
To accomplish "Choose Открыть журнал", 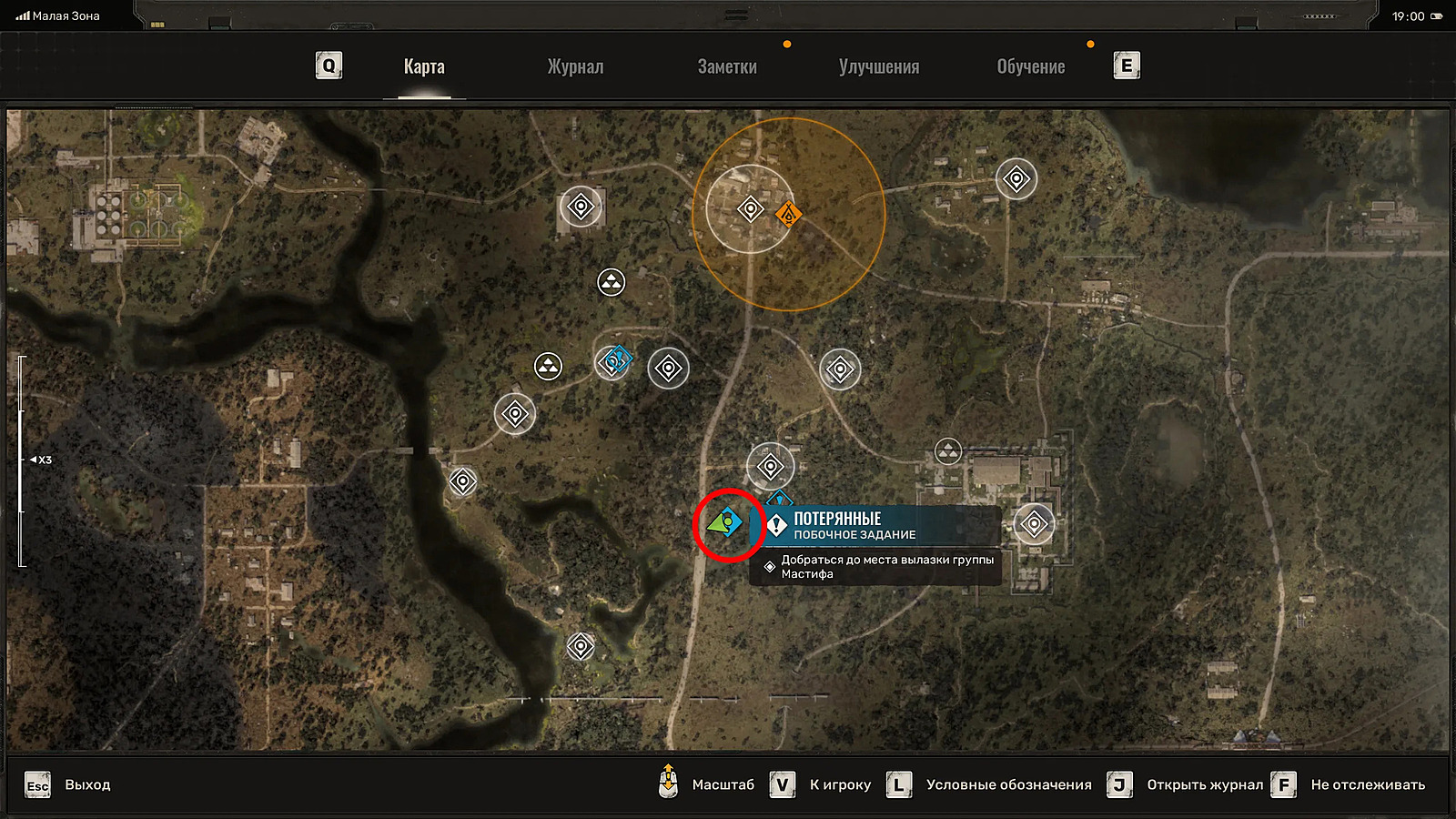I will pos(1186,784).
